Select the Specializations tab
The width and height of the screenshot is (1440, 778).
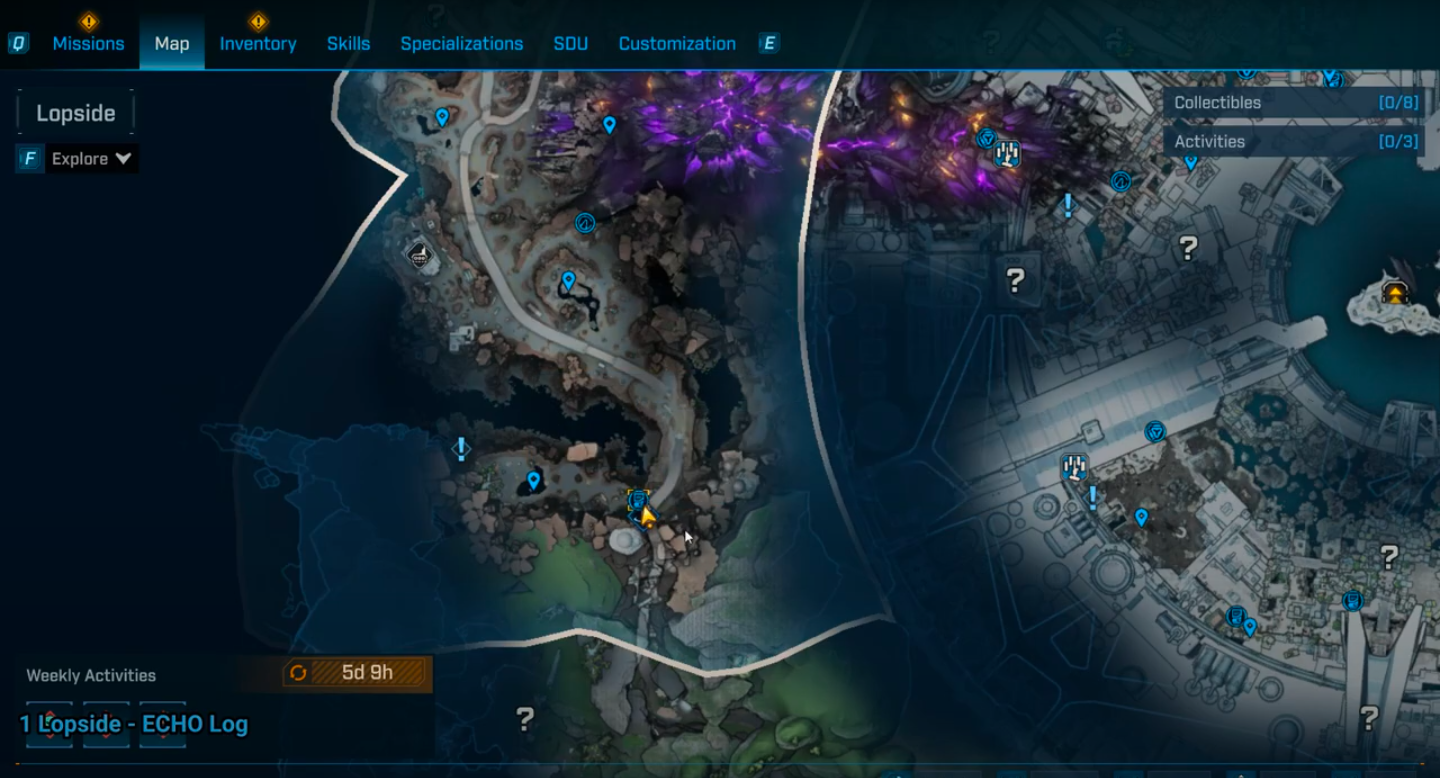pyautogui.click(x=461, y=44)
